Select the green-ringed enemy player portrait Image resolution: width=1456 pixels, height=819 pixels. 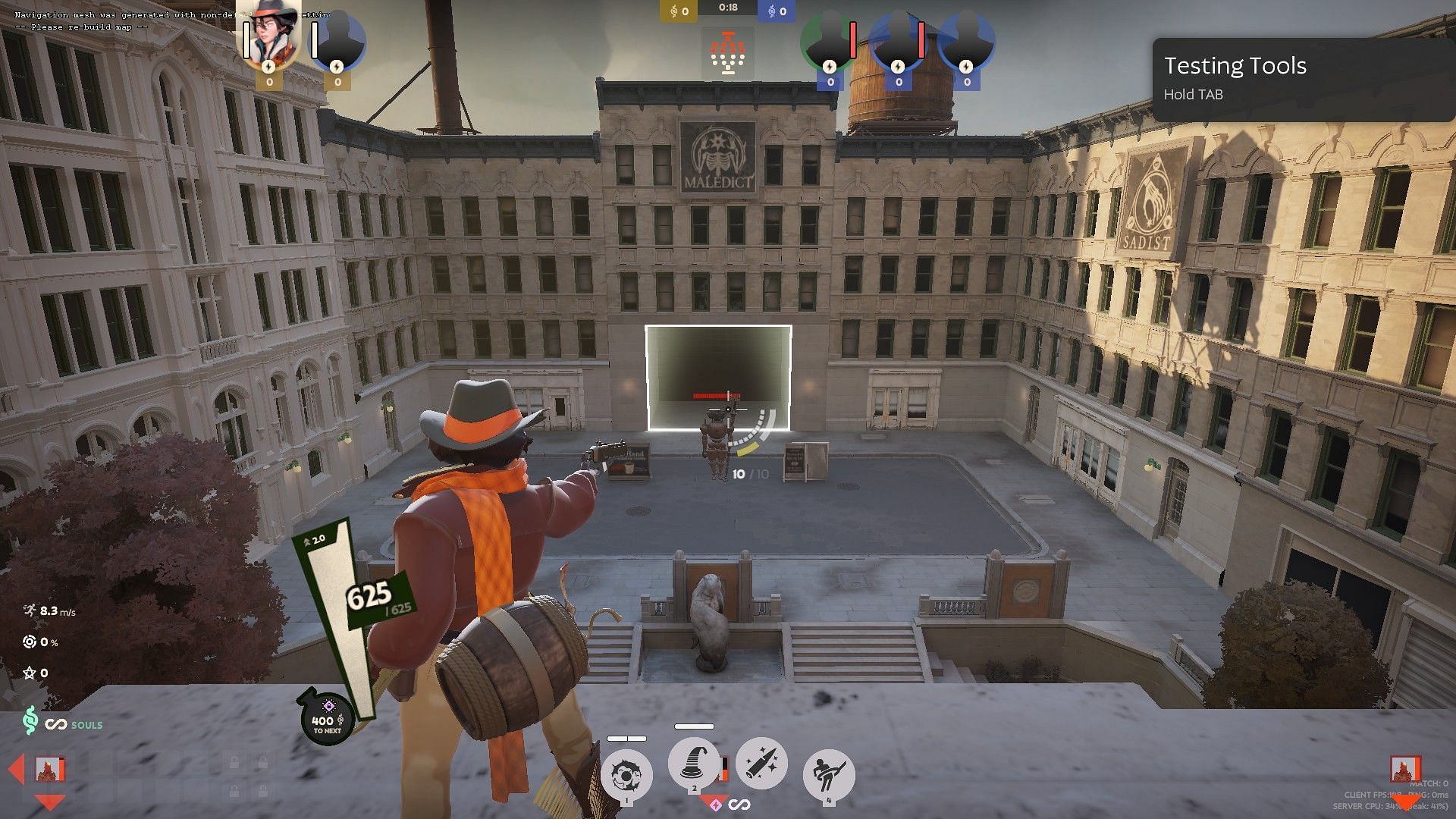(829, 43)
